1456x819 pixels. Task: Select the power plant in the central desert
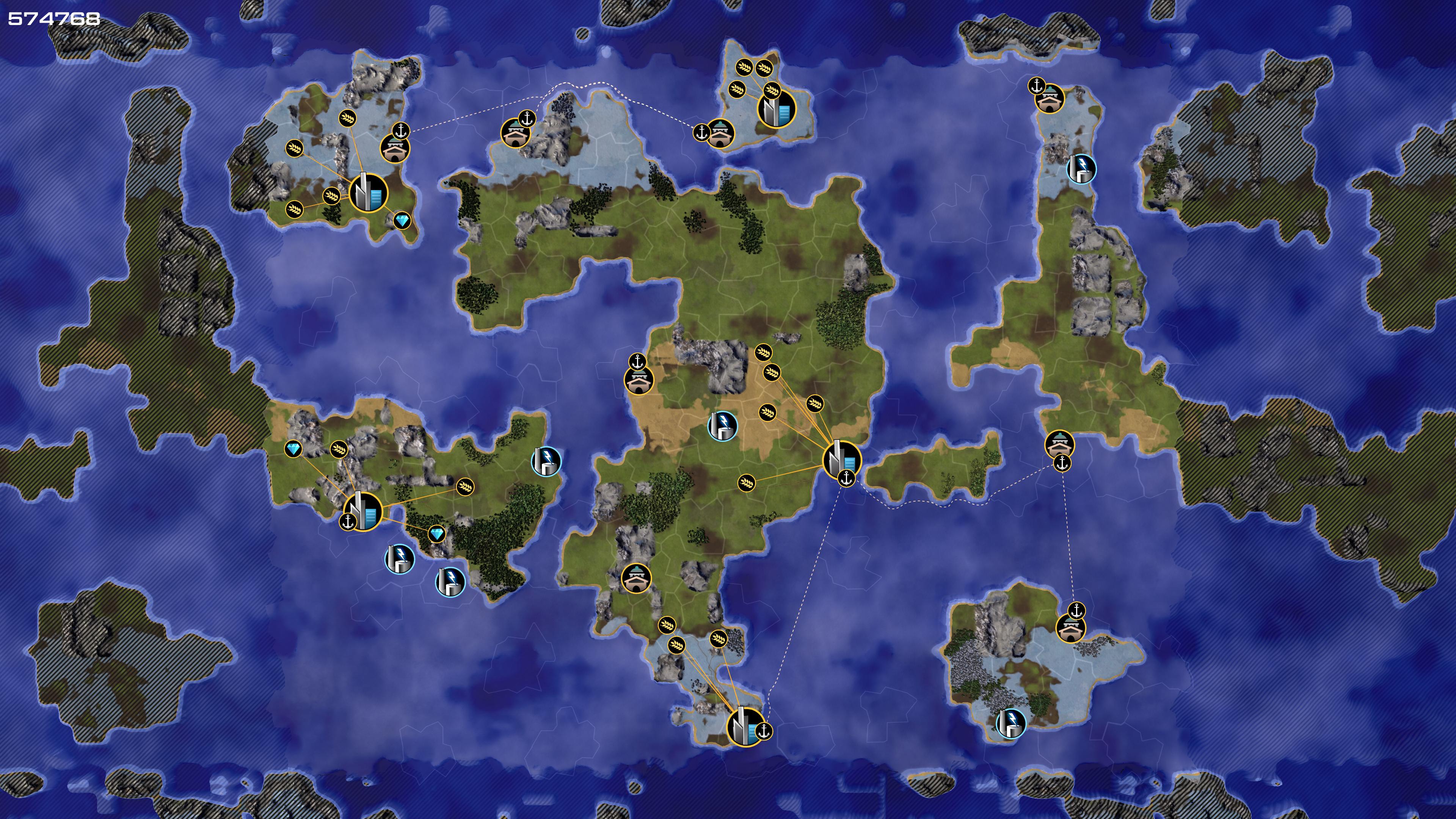pyautogui.click(x=722, y=425)
